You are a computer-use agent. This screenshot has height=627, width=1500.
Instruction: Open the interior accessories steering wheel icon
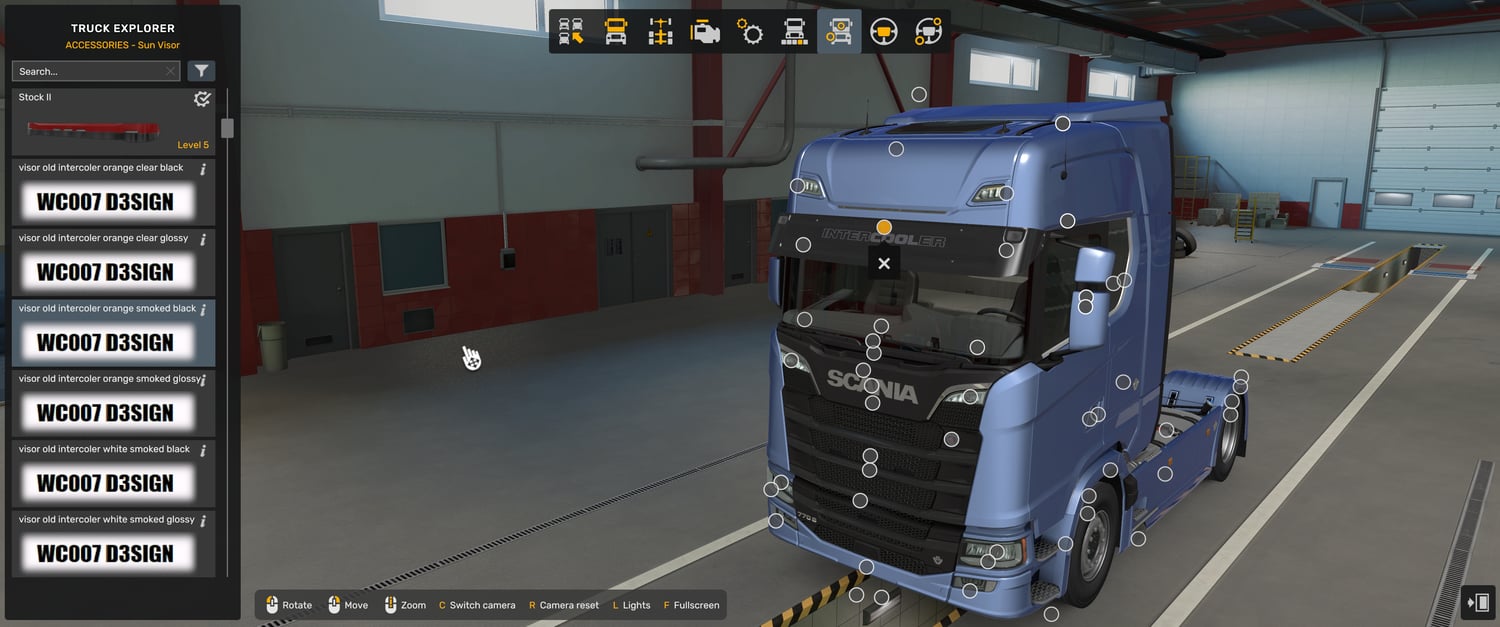pos(928,32)
